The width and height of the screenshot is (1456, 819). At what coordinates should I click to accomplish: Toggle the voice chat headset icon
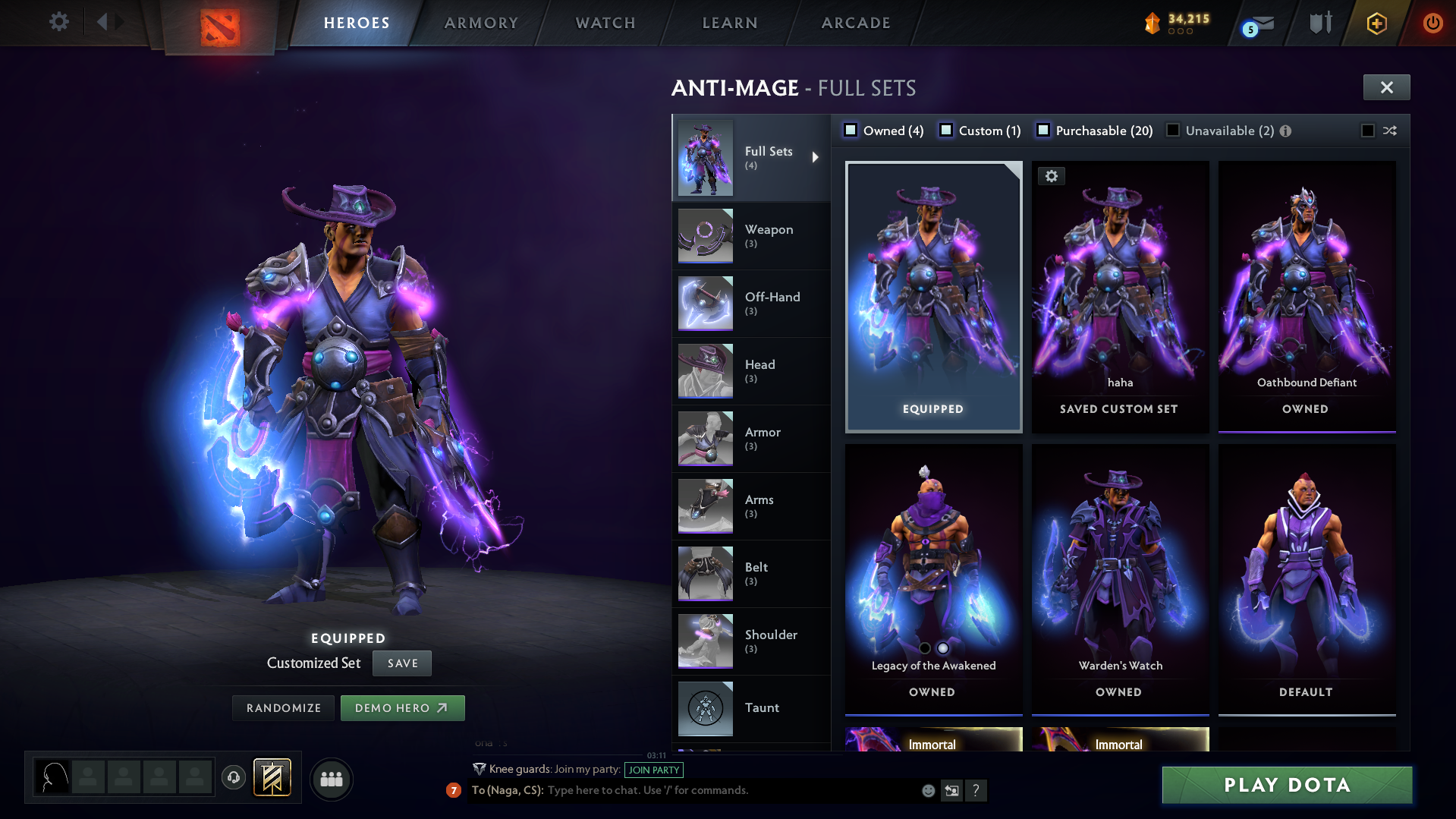coord(233,778)
